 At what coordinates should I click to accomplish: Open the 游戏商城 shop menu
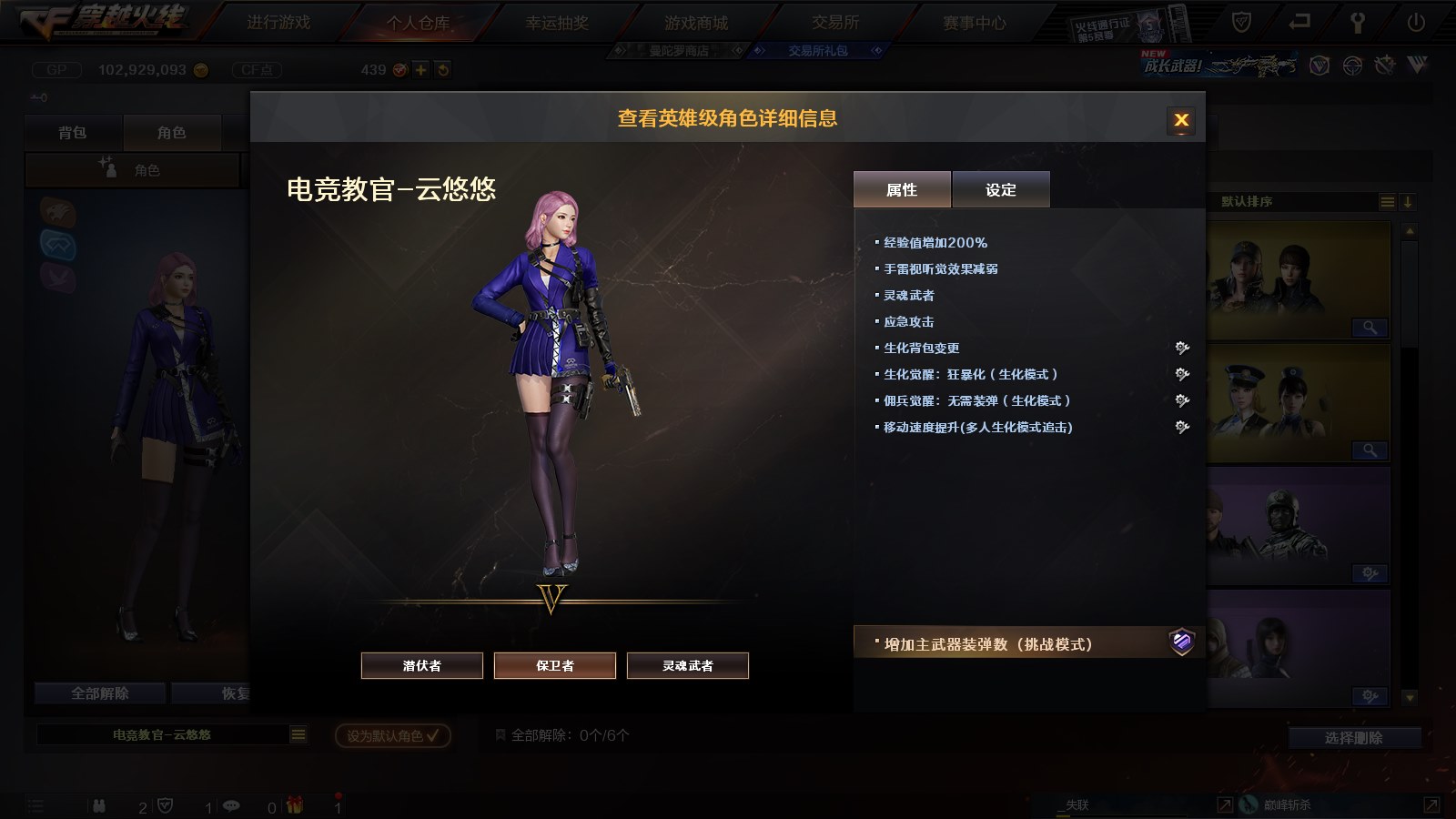pos(696,23)
